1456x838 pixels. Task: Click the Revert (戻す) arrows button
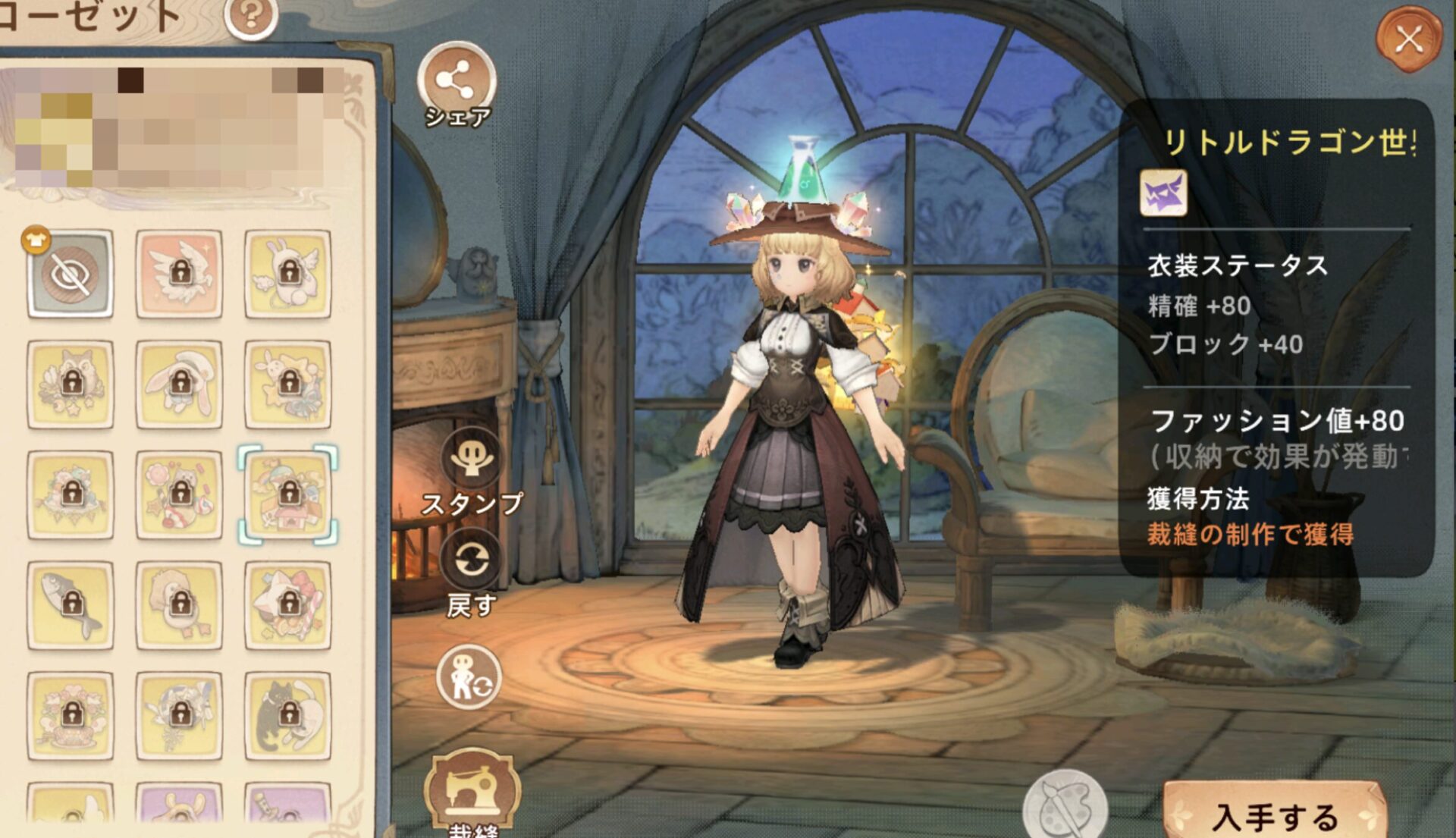pos(472,562)
